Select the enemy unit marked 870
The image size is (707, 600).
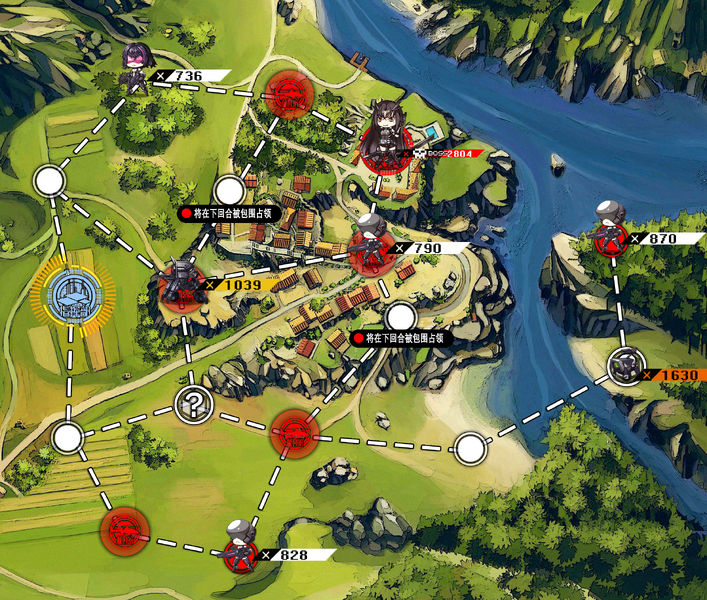click(609, 232)
